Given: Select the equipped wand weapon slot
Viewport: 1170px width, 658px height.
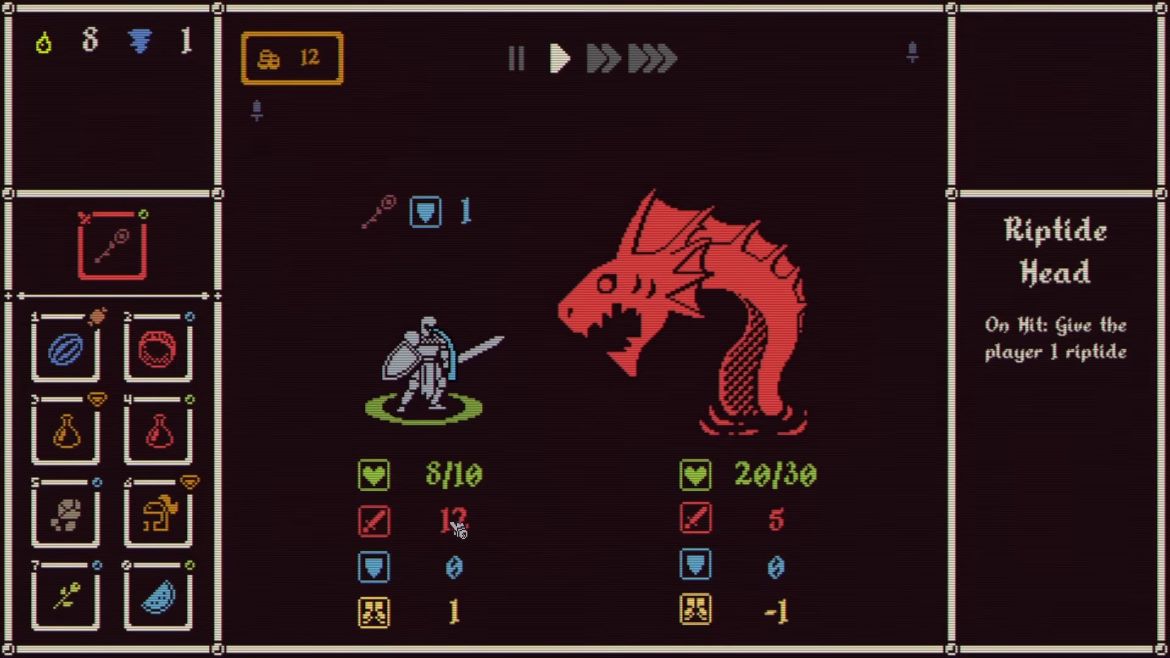Looking at the screenshot, I should (x=112, y=246).
